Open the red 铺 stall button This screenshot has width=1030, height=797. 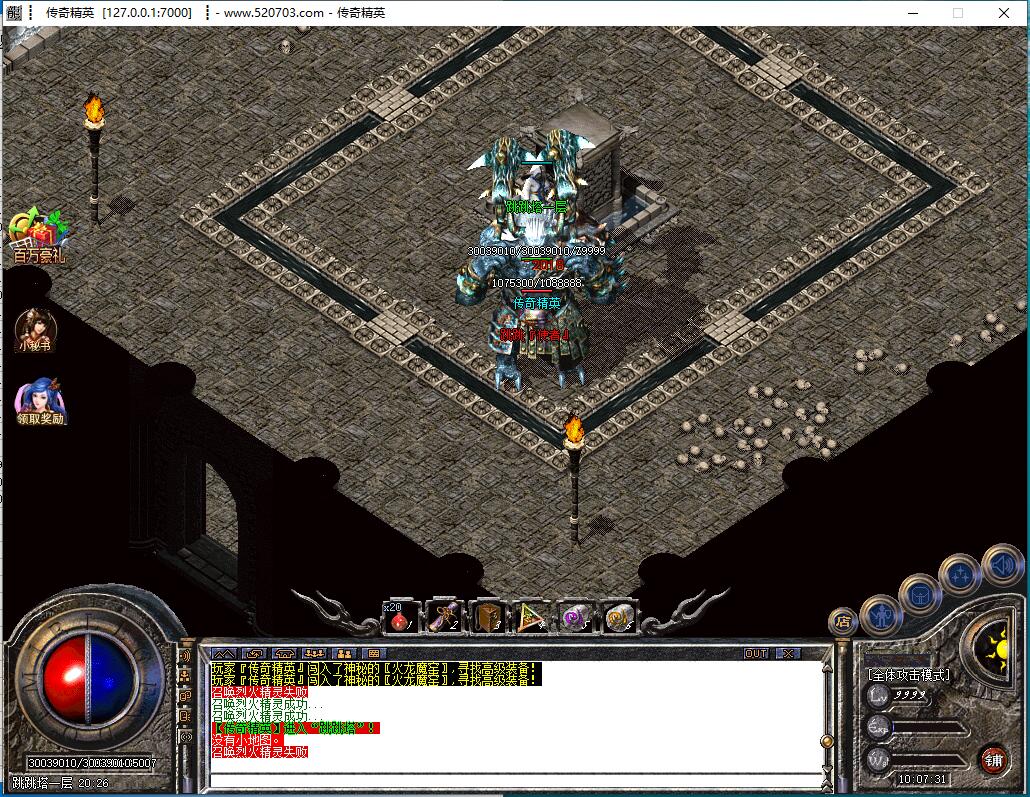994,758
